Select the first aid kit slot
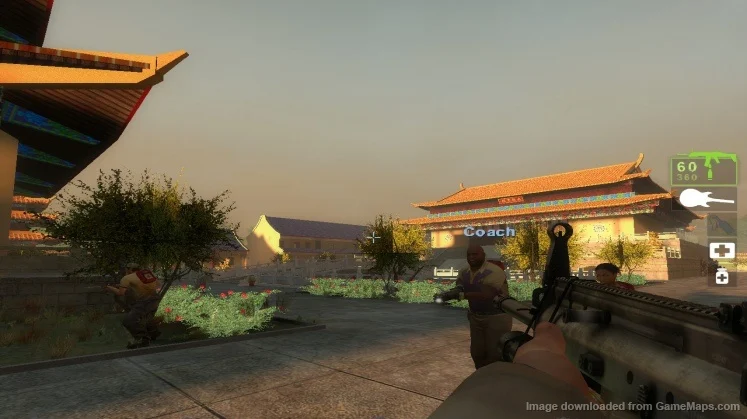Viewport: 747px width, 419px height. (721, 250)
